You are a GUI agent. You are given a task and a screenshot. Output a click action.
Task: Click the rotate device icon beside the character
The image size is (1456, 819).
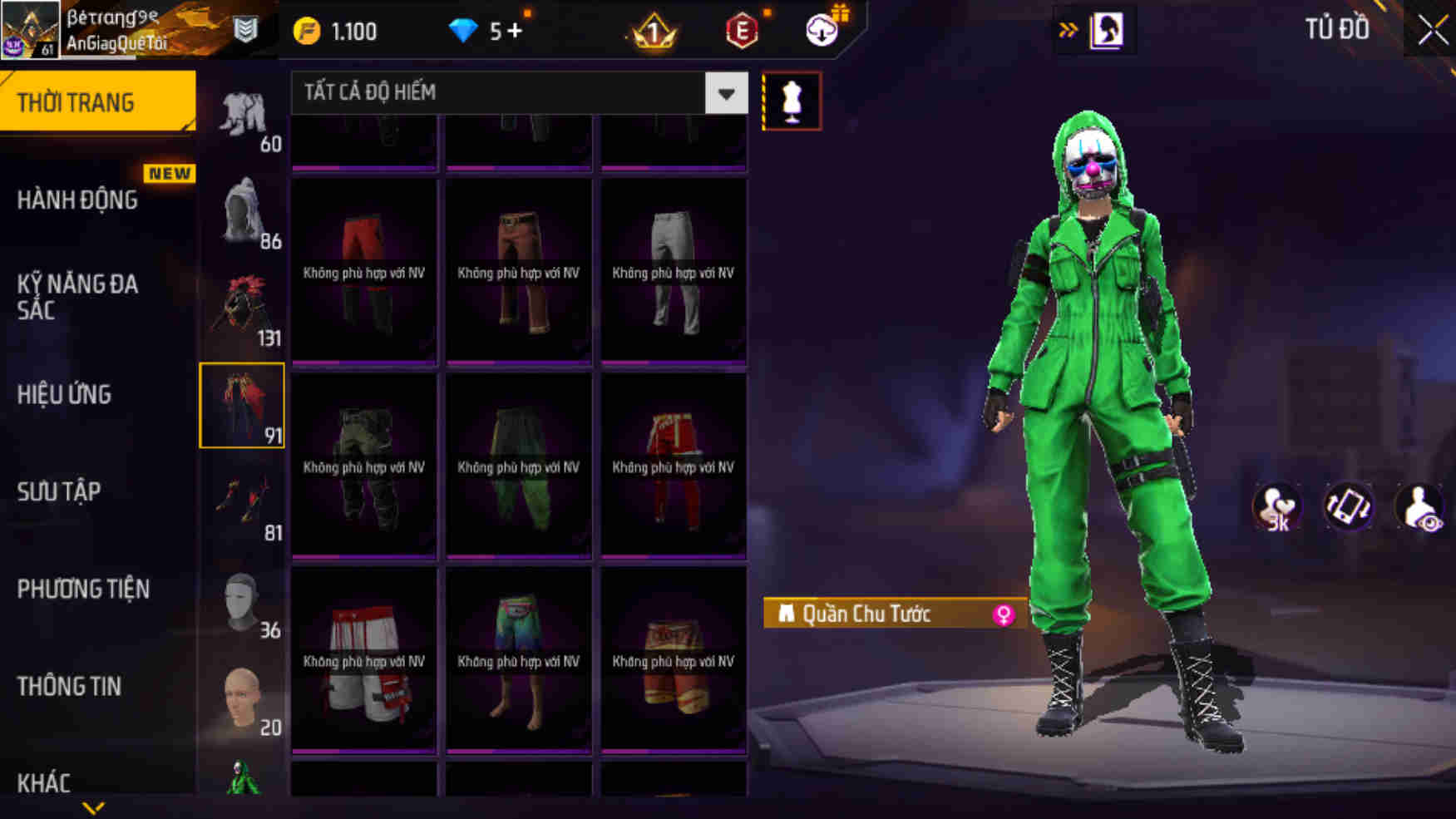click(1349, 507)
